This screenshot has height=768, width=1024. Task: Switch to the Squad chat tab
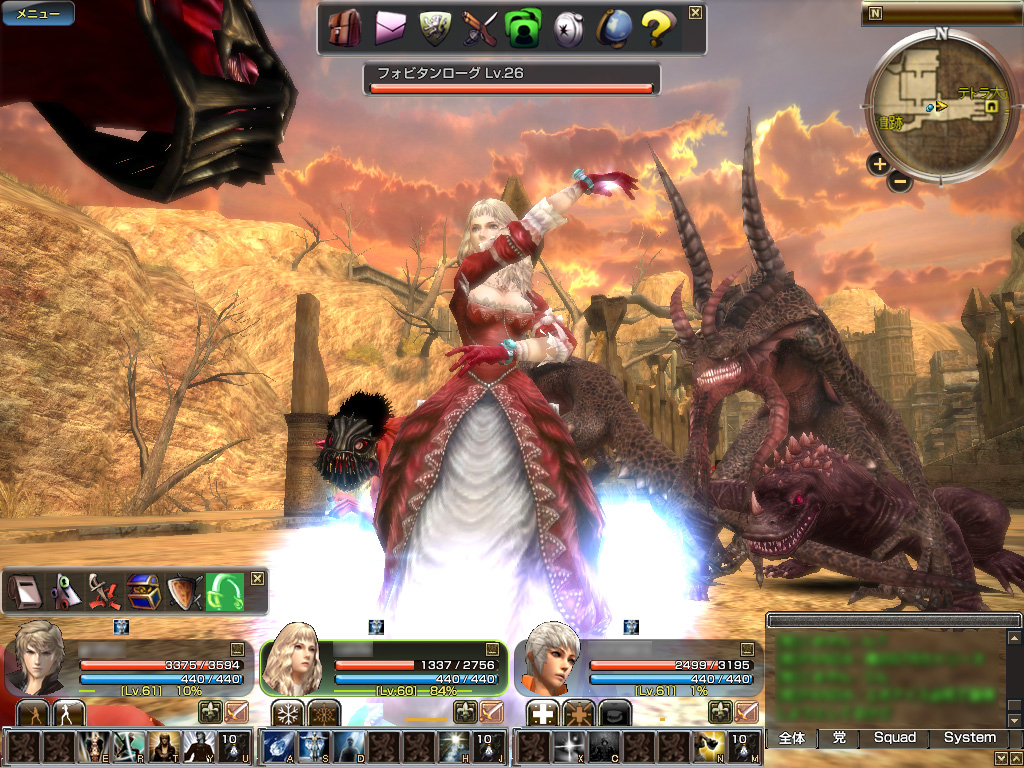coord(894,738)
